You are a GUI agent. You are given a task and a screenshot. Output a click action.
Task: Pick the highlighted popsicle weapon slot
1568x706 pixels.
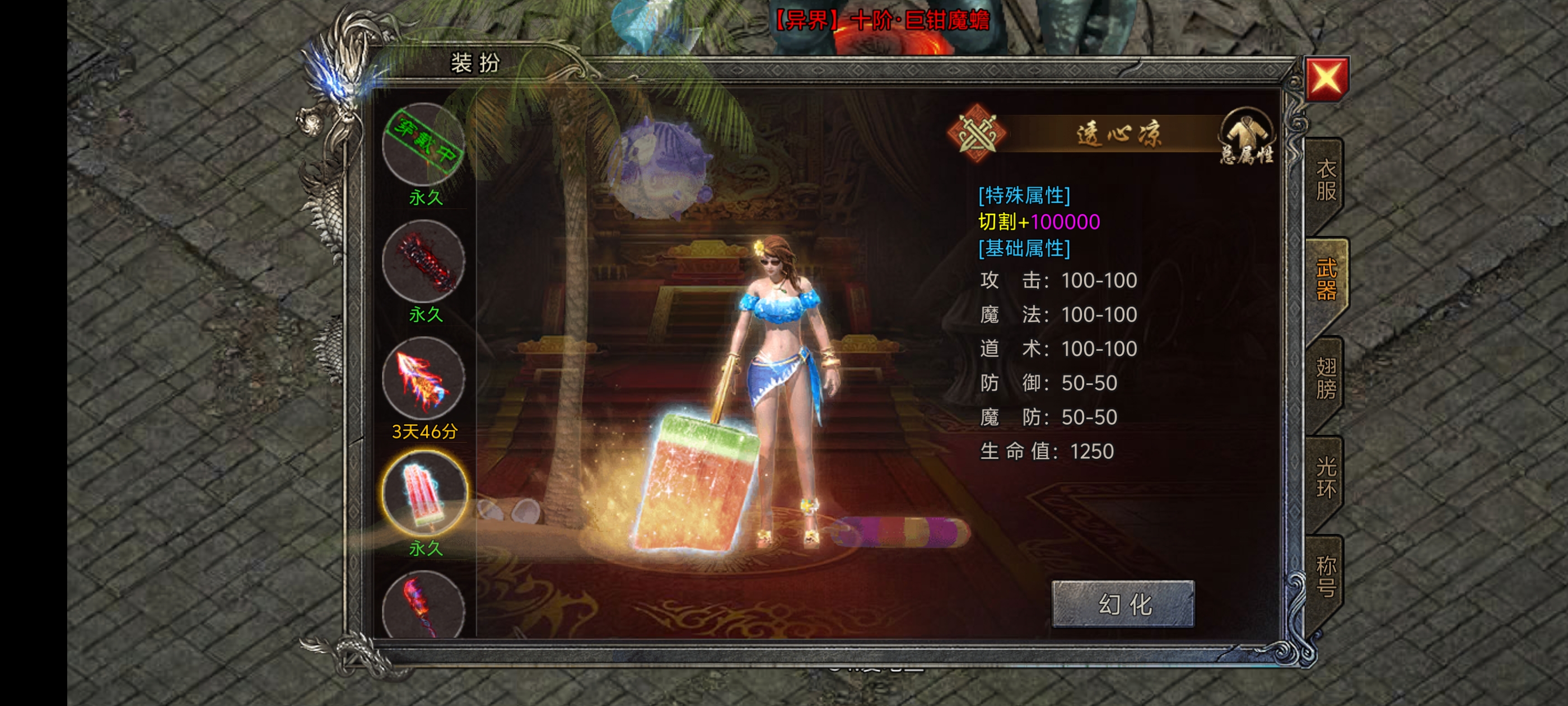pos(424,494)
